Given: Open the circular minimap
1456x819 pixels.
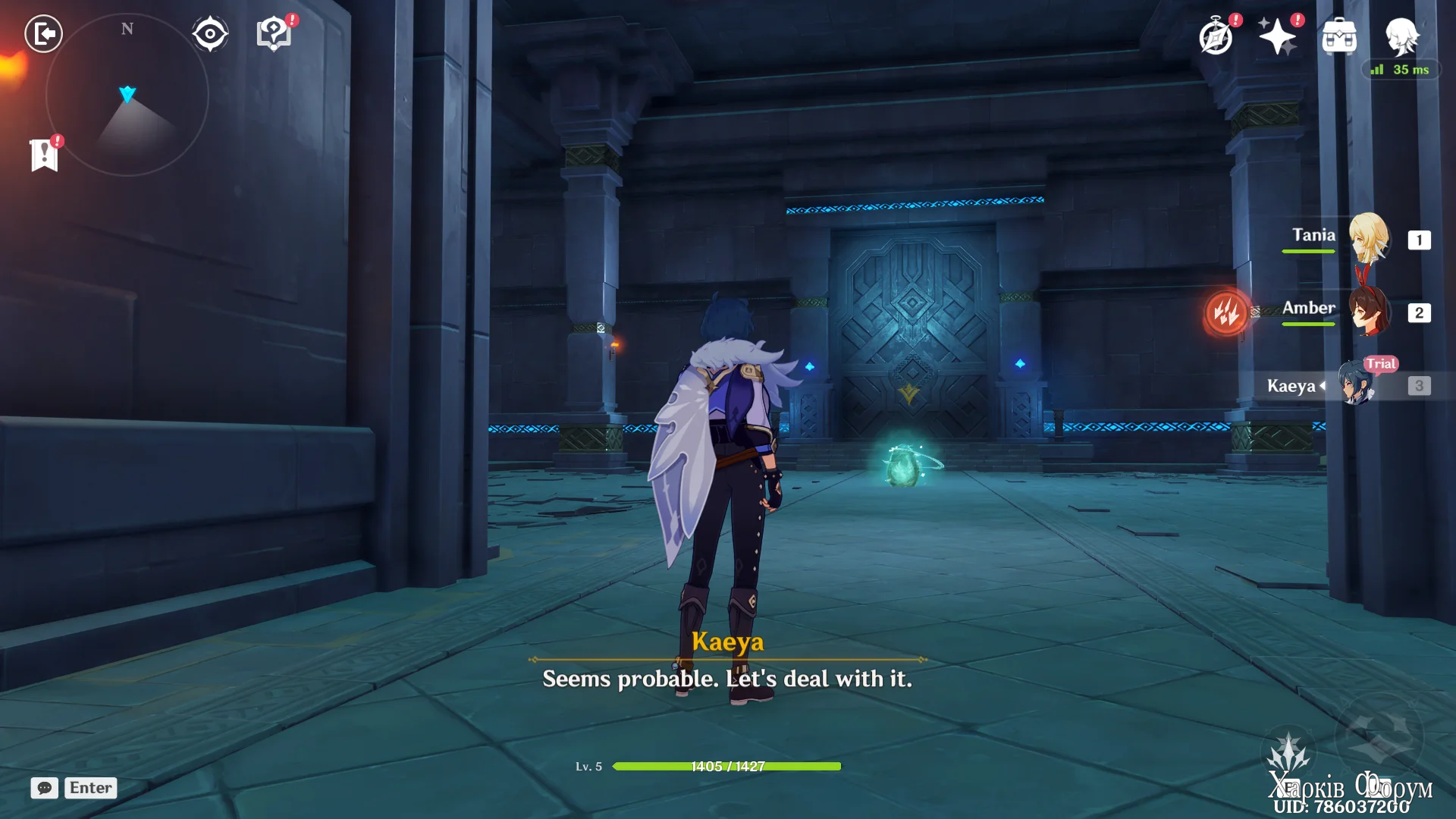Looking at the screenshot, I should point(127,96).
